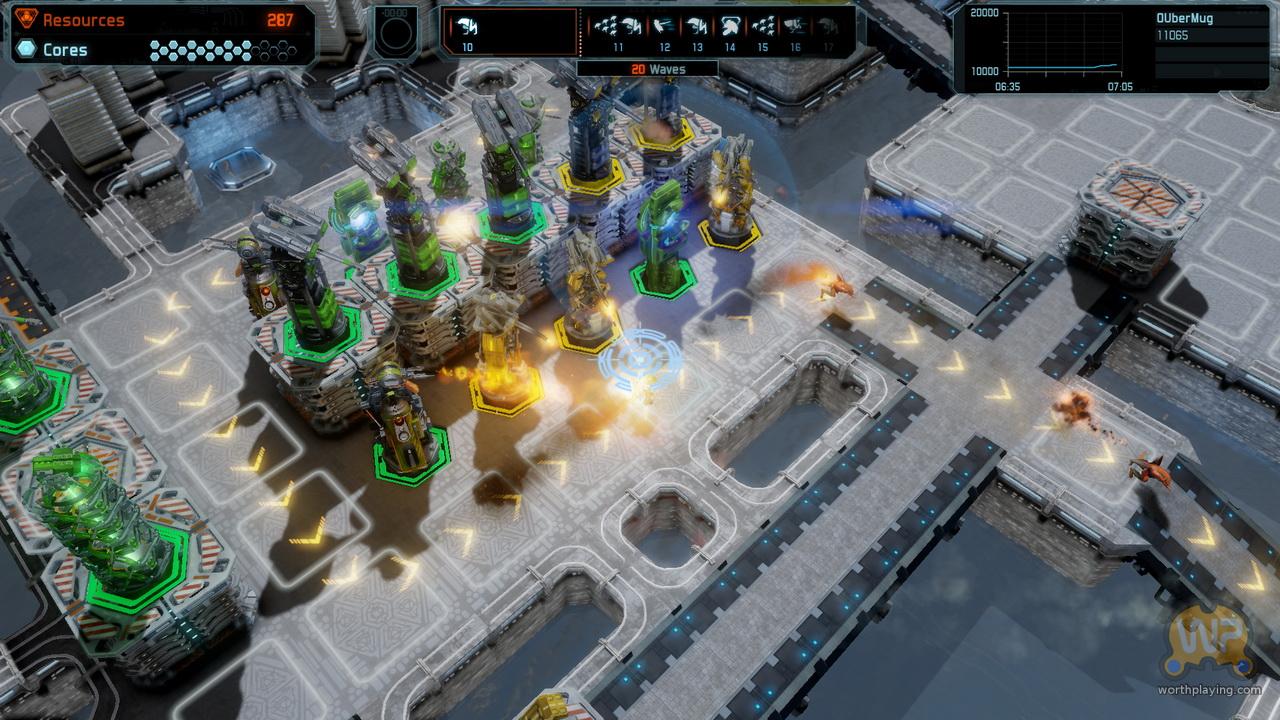The width and height of the screenshot is (1280, 720).
Task: Choose the wave 12 enemy icon
Action: coord(664,27)
